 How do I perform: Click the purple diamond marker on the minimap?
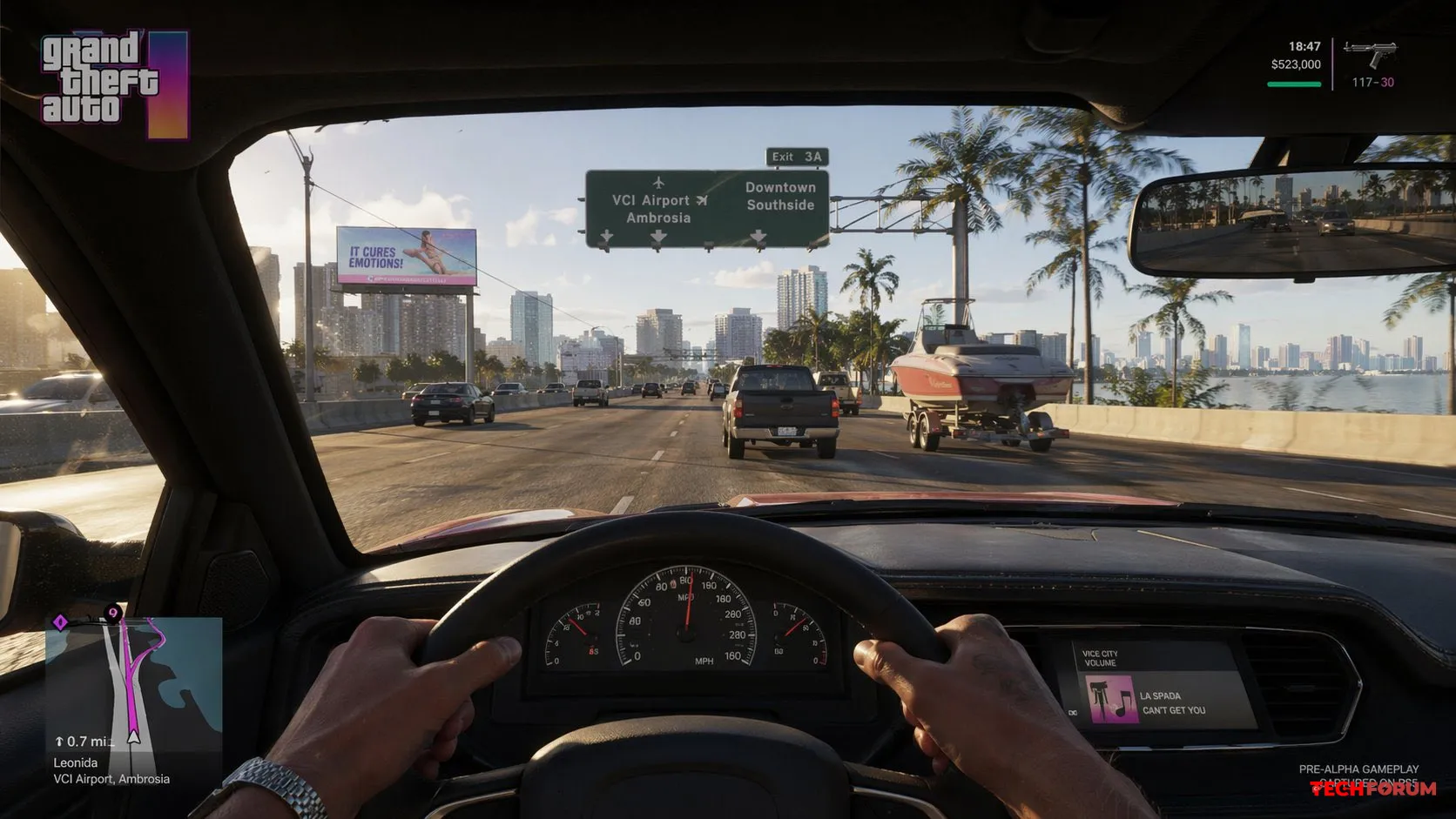click(x=60, y=621)
